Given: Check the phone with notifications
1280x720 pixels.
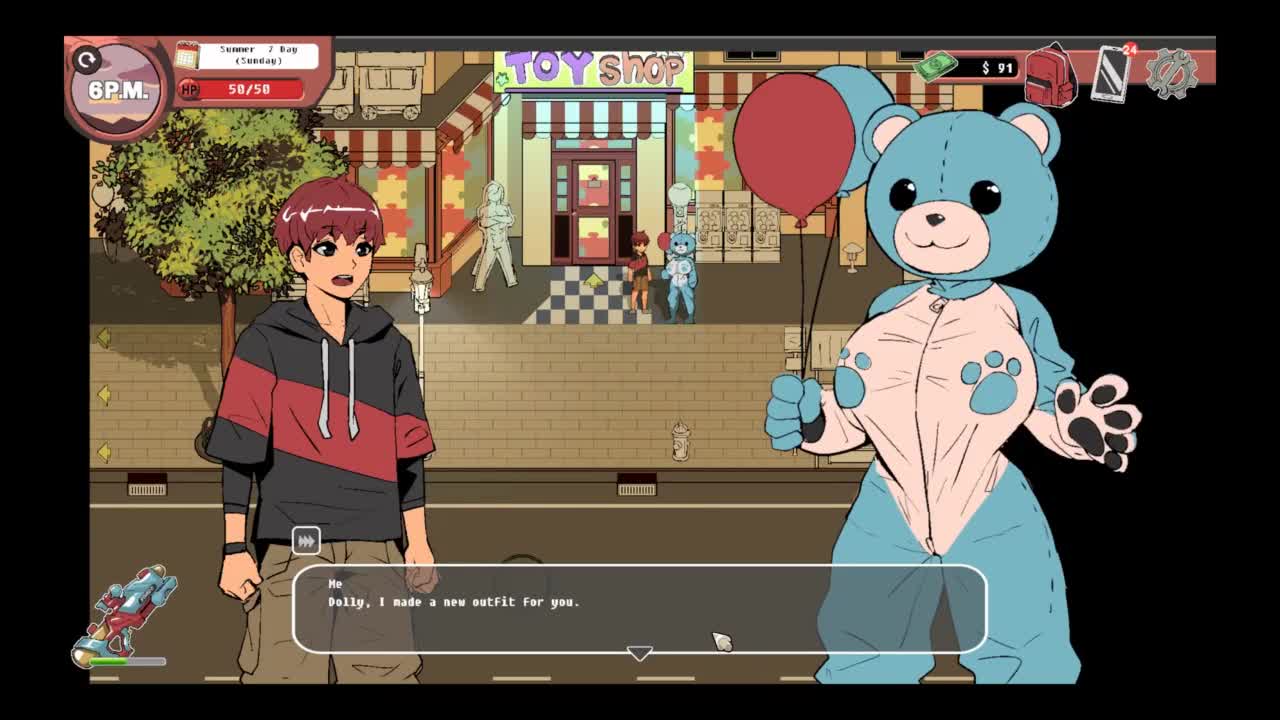Looking at the screenshot, I should coord(1111,73).
